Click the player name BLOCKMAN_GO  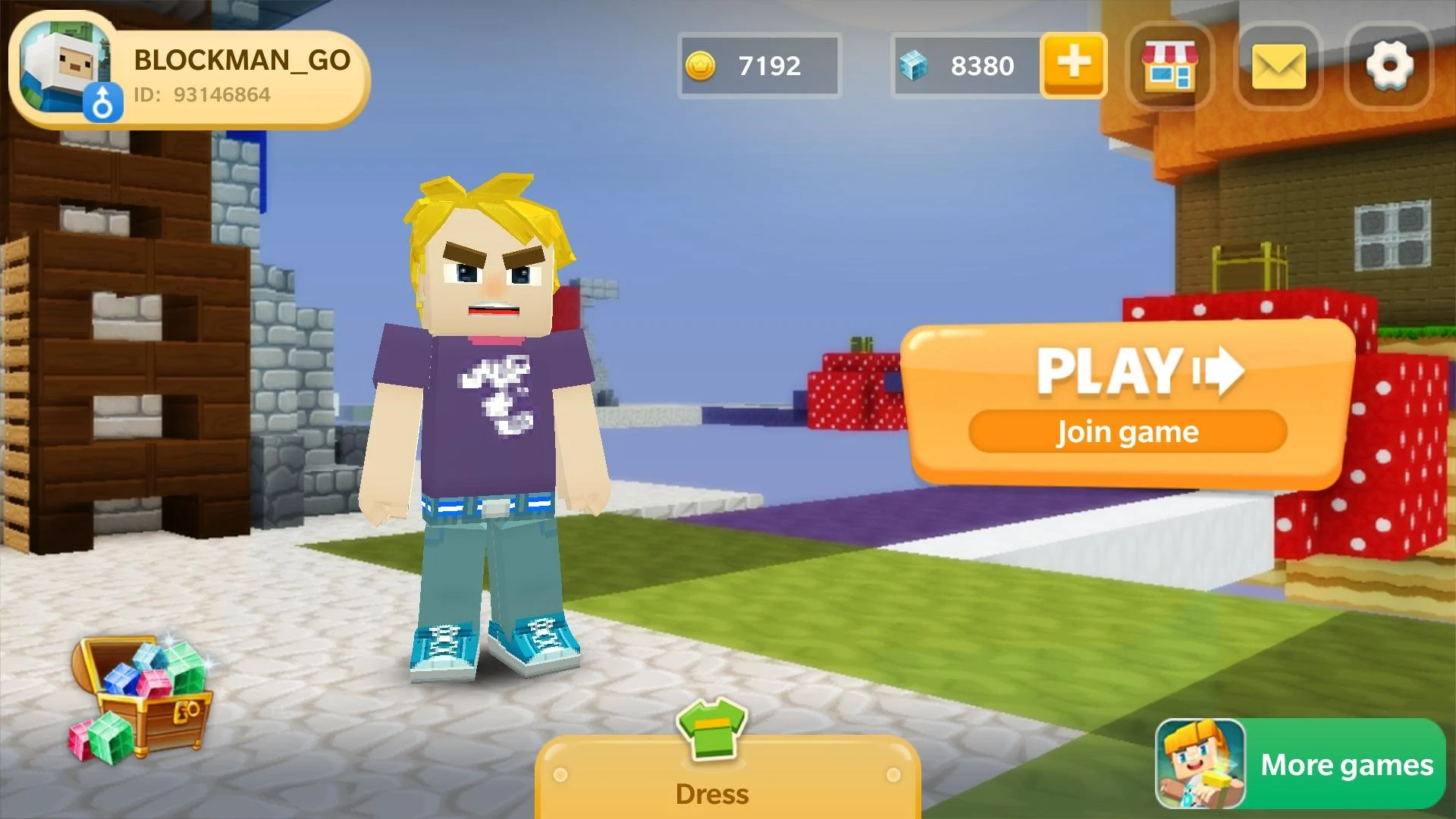[x=241, y=62]
